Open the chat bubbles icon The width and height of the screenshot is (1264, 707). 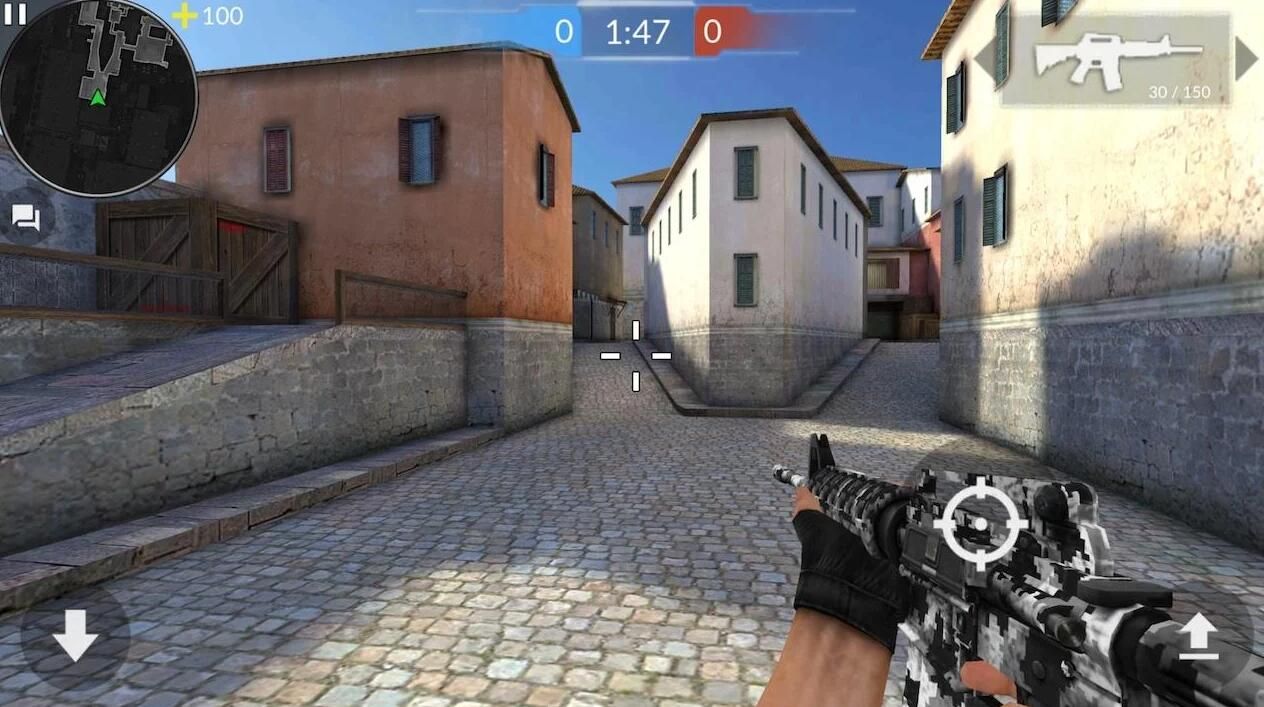coord(26,217)
